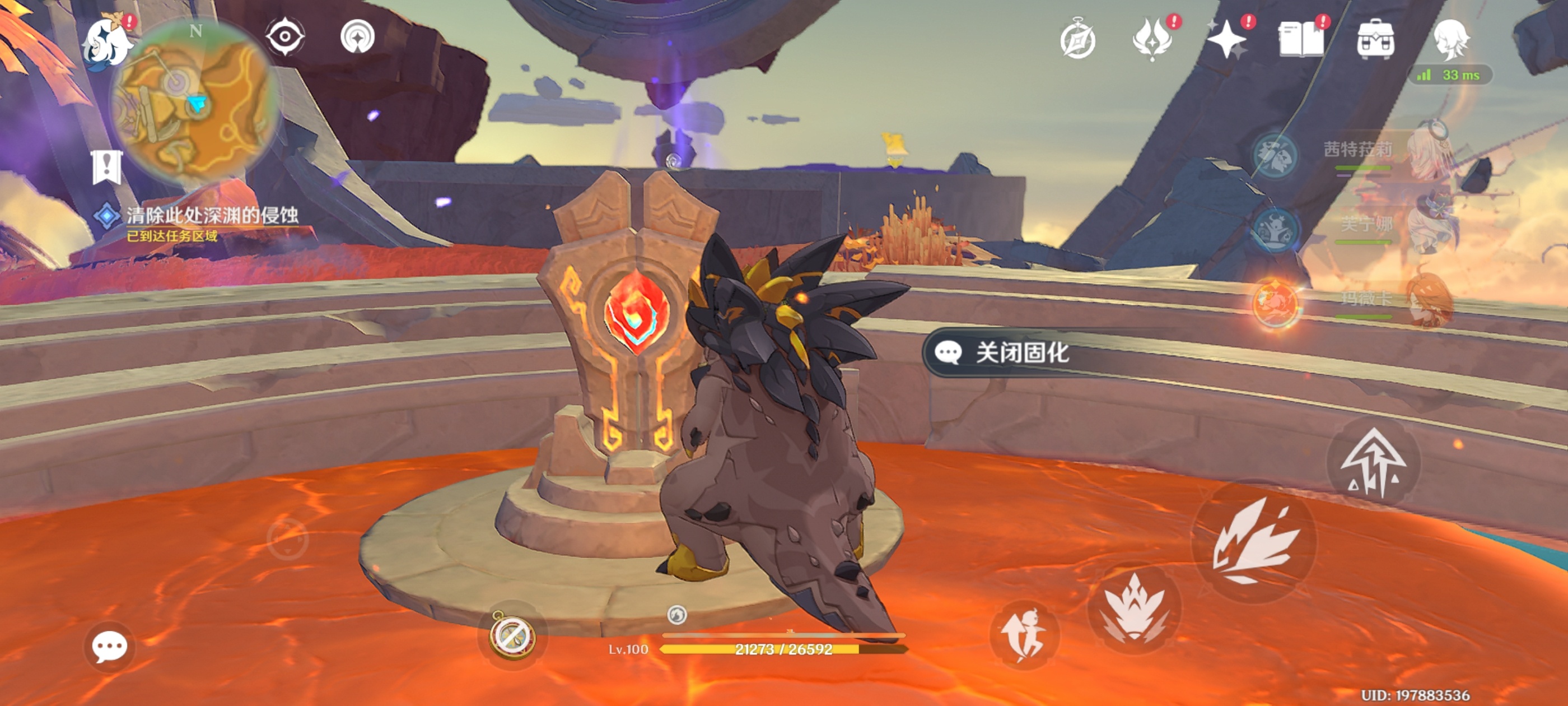1568x706 pixels.
Task: Use the compass gadget icon
Action: pos(512,635)
